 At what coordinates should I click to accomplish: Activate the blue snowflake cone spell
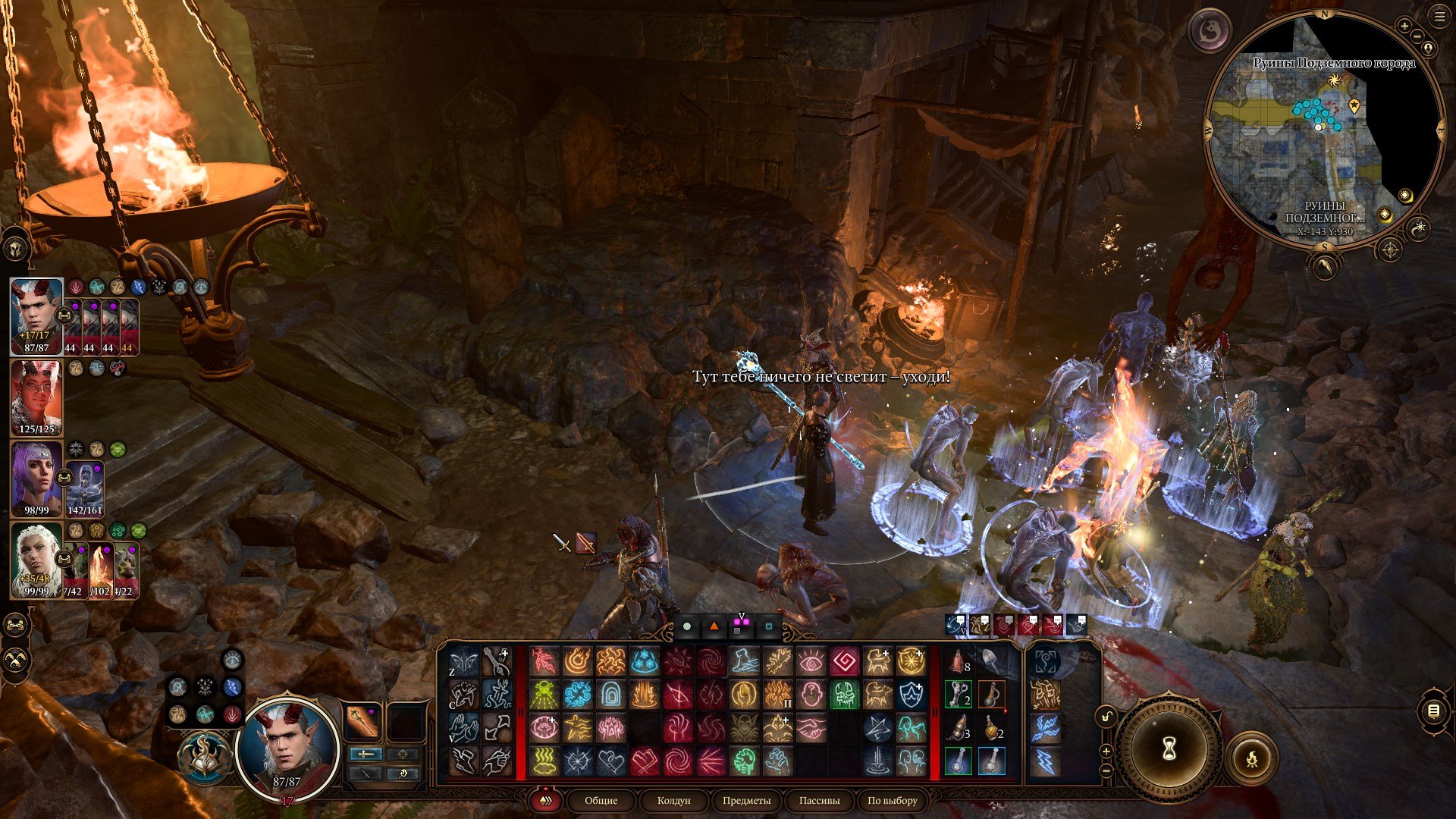[x=644, y=661]
